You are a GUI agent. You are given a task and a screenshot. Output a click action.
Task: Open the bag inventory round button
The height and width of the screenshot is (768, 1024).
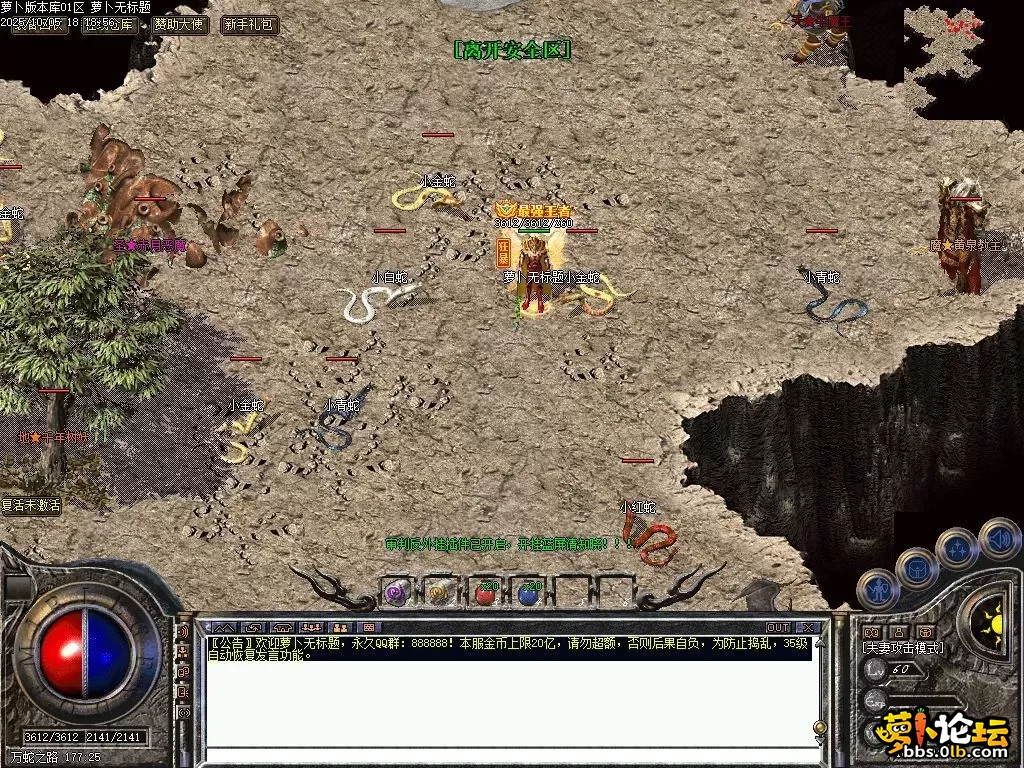pyautogui.click(x=917, y=568)
